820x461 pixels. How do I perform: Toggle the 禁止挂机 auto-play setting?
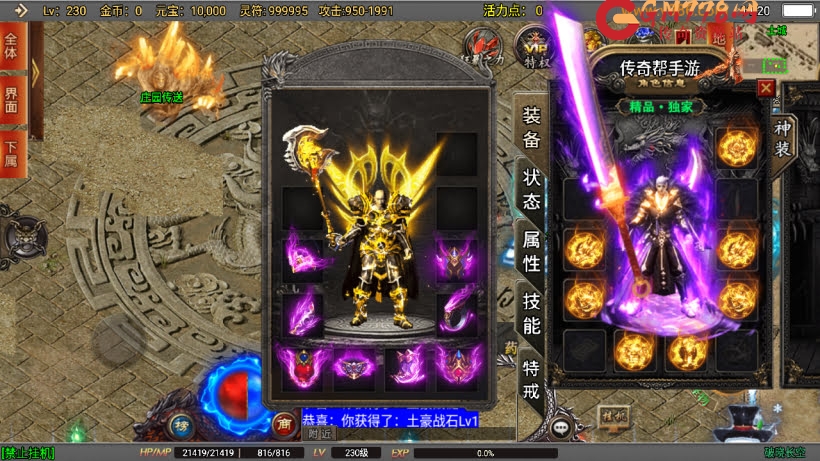point(28,453)
